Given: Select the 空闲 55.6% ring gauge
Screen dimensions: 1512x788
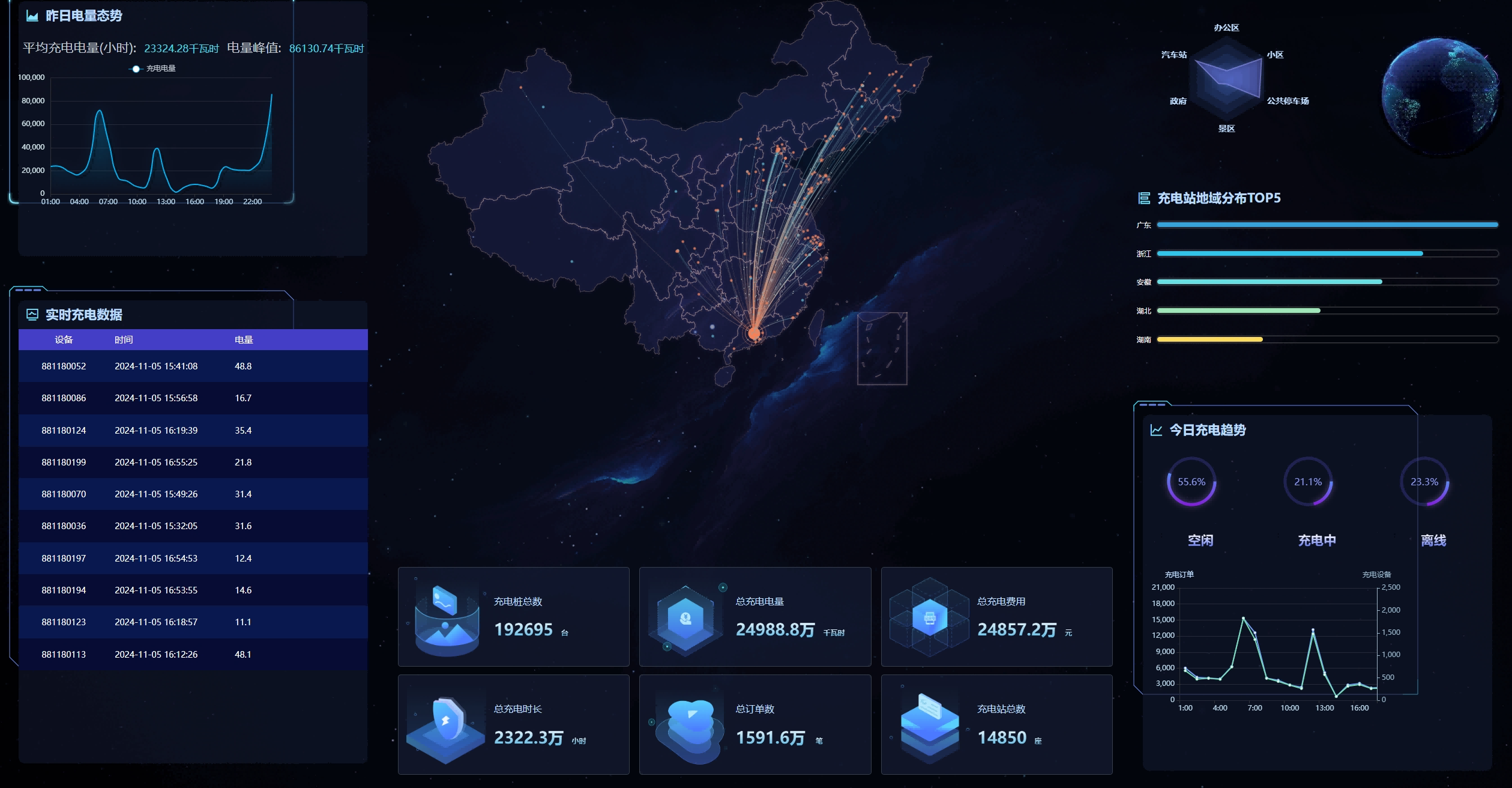Looking at the screenshot, I should (1191, 482).
